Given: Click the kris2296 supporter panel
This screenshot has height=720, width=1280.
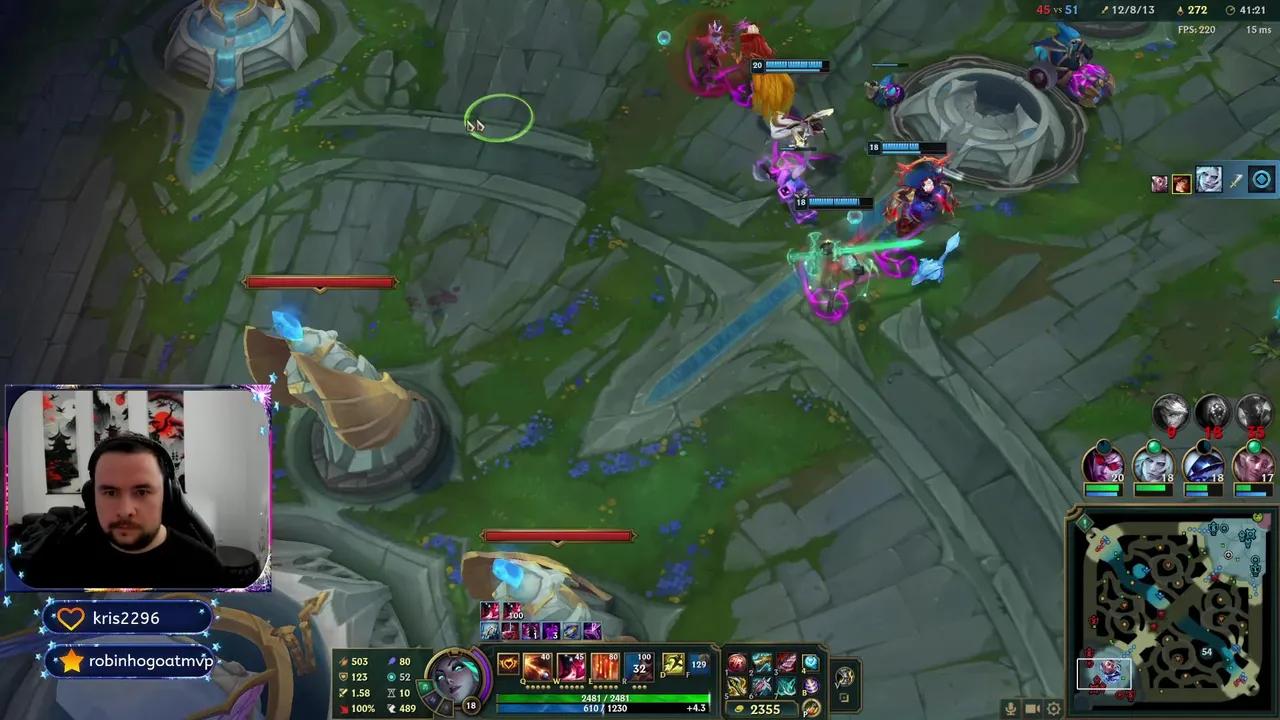Looking at the screenshot, I should click(x=127, y=617).
